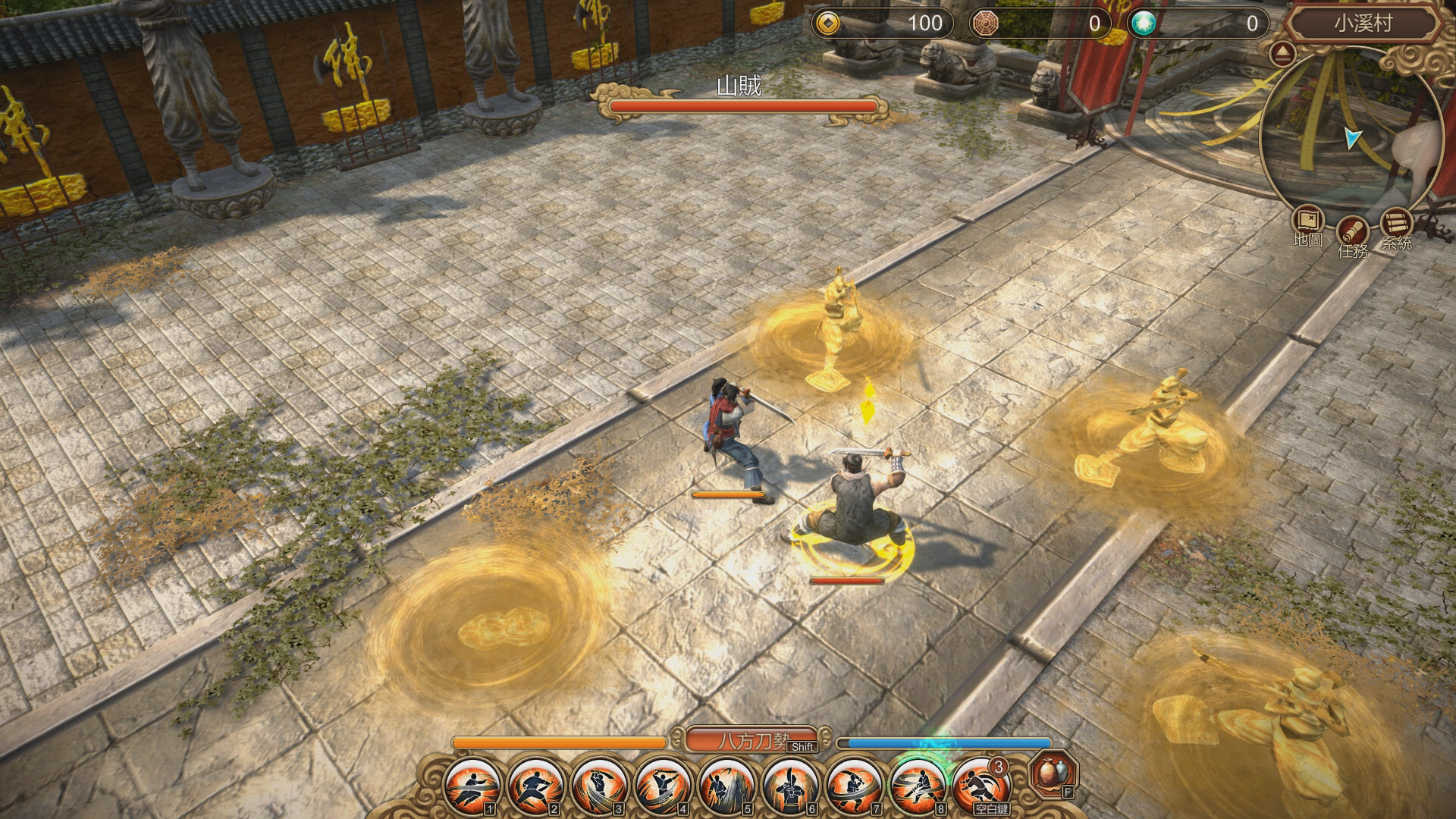The width and height of the screenshot is (1456, 819).
Task: Trigger skill 3 downward blade slash
Action: click(x=599, y=786)
